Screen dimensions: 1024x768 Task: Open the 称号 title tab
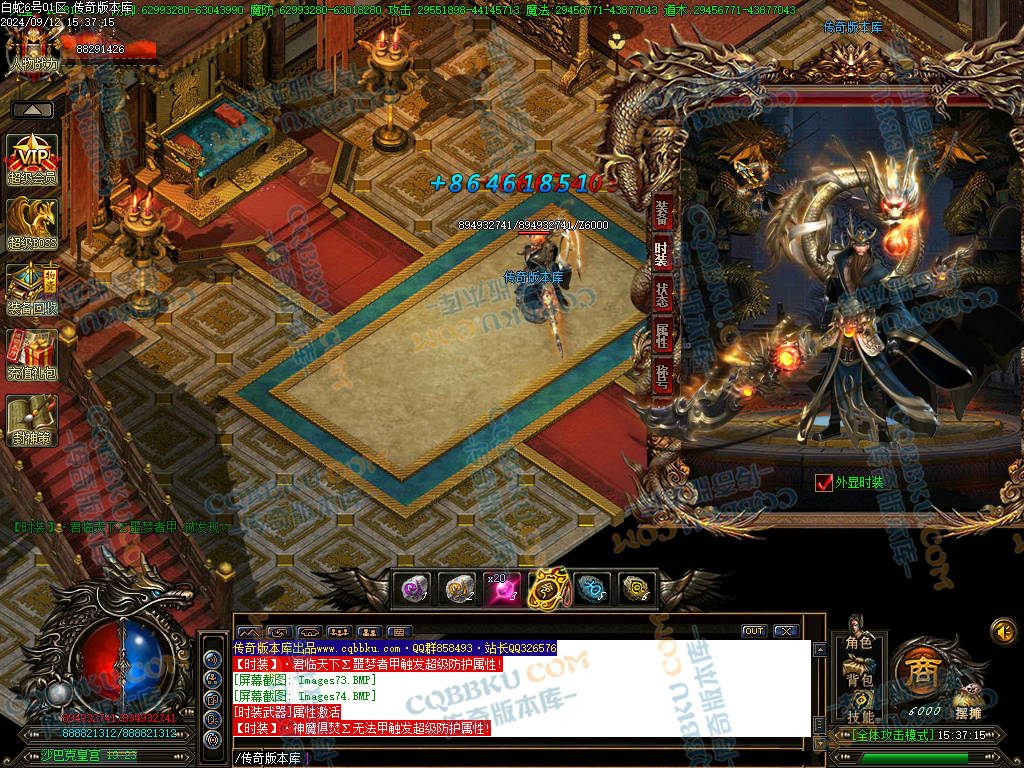[662, 377]
